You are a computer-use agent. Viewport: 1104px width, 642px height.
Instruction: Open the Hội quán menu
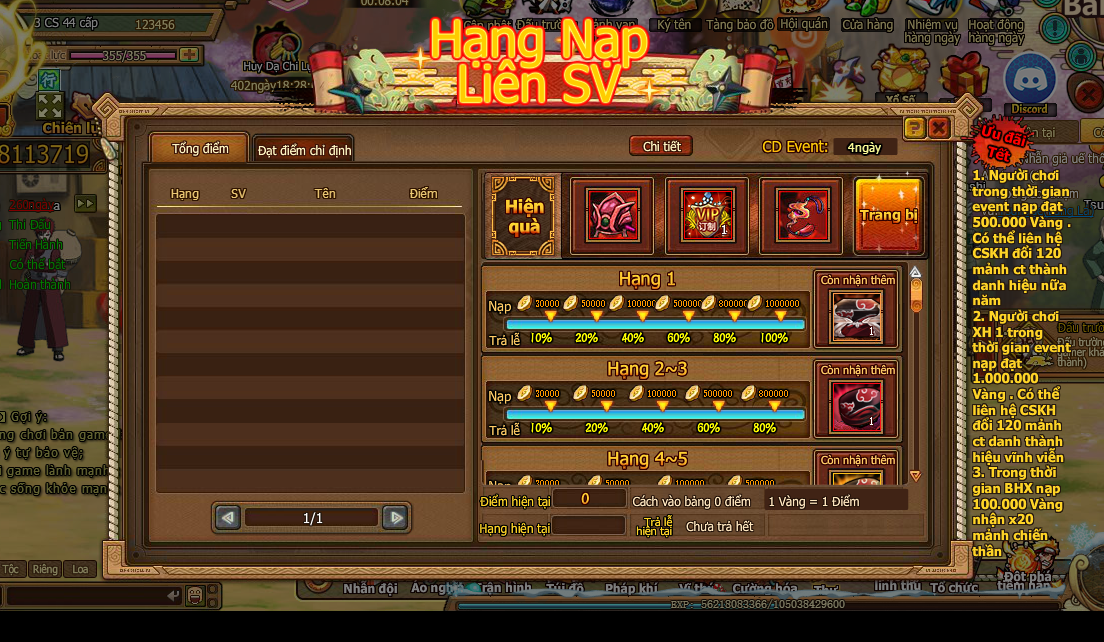(803, 24)
